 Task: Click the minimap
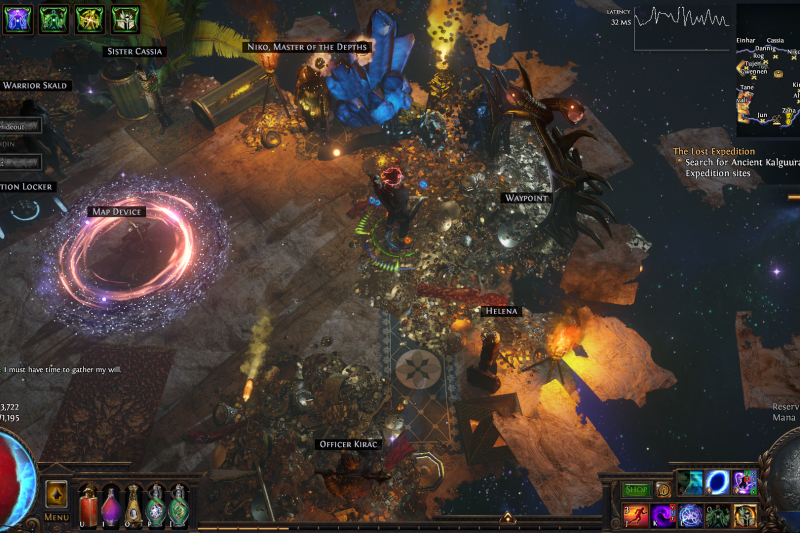tap(767, 70)
